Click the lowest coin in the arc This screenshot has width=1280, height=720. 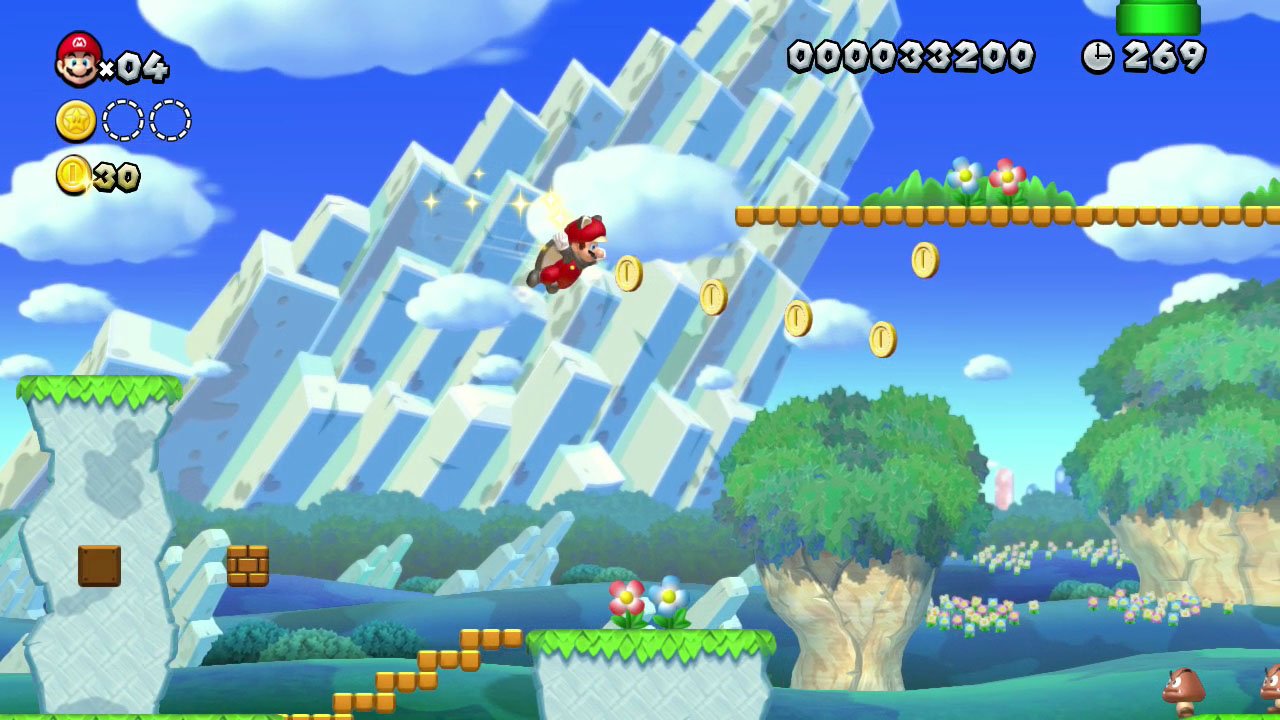click(882, 337)
